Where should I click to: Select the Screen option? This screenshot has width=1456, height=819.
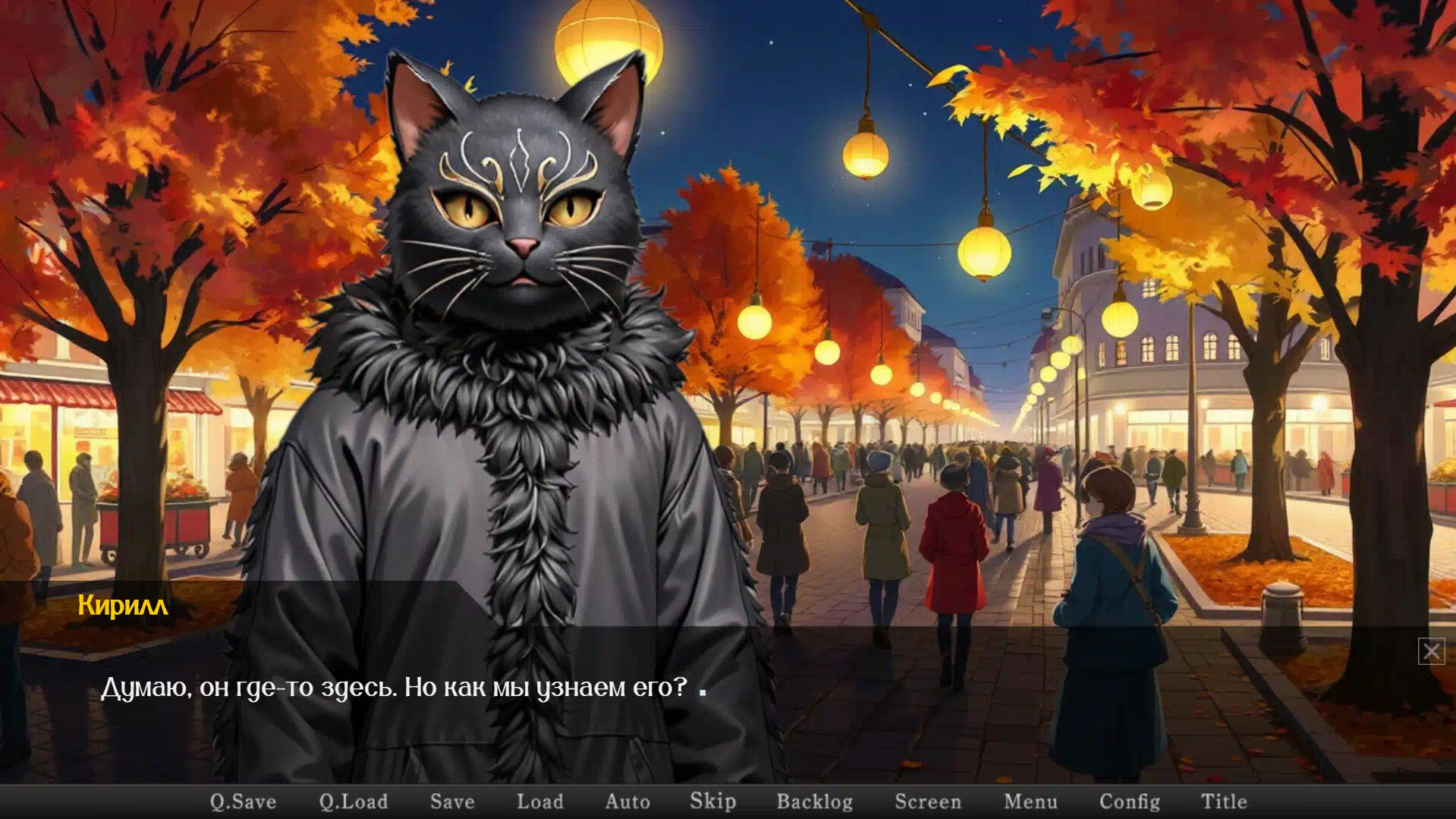(927, 802)
